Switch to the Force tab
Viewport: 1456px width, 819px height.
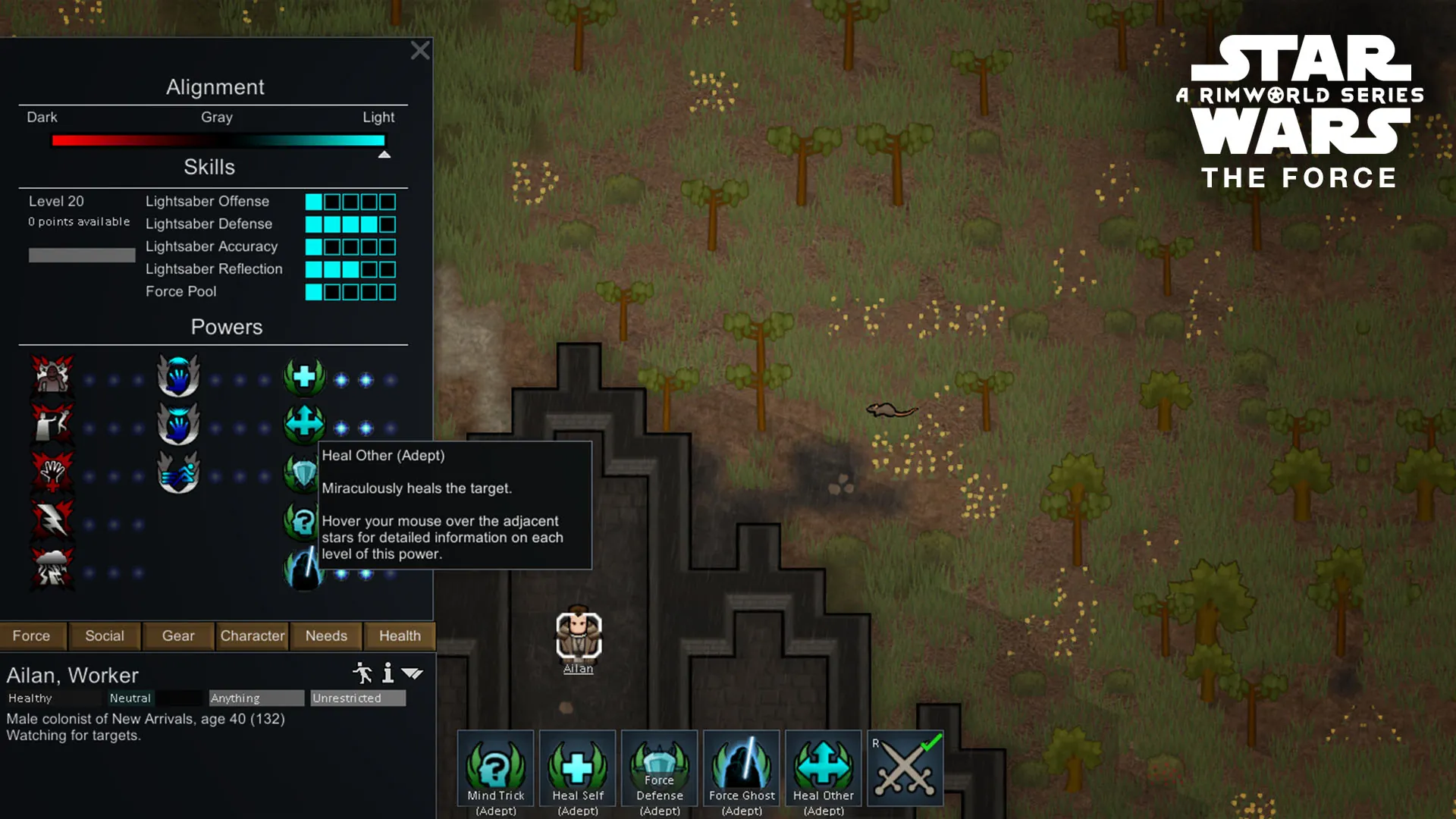point(31,636)
